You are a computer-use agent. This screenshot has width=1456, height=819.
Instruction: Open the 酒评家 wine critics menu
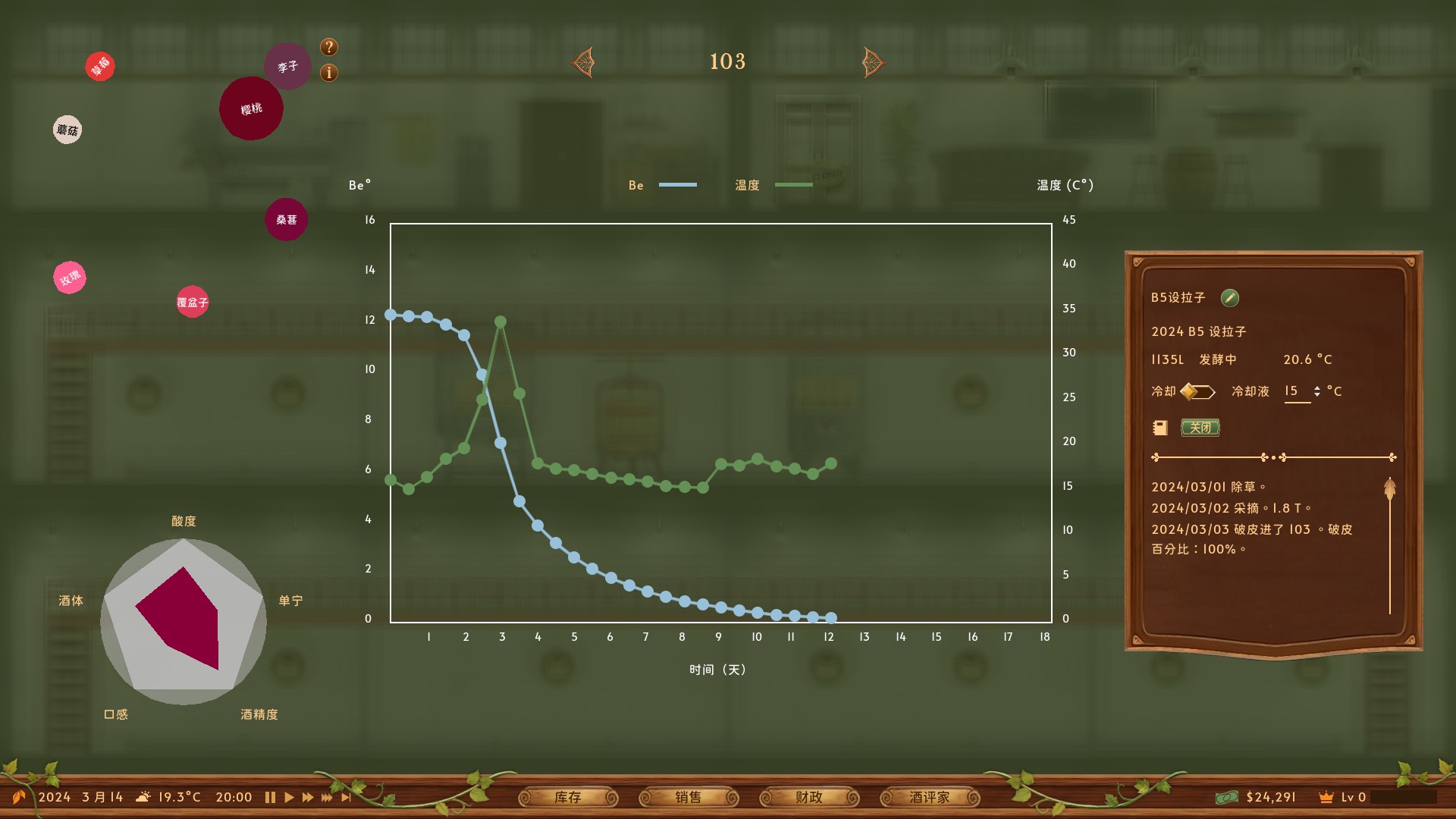click(x=929, y=797)
